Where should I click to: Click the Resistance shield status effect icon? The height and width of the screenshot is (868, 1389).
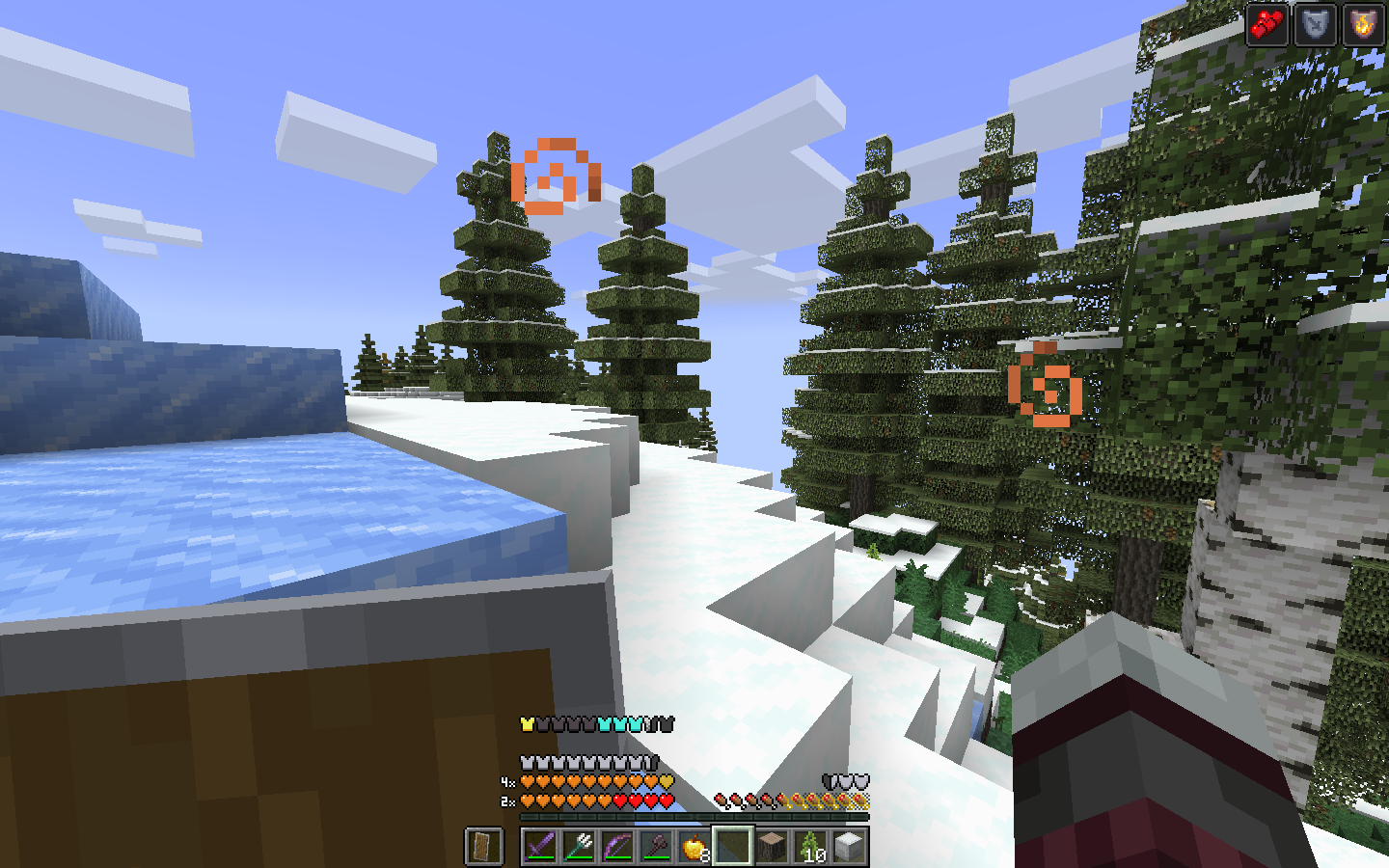pyautogui.click(x=1315, y=26)
